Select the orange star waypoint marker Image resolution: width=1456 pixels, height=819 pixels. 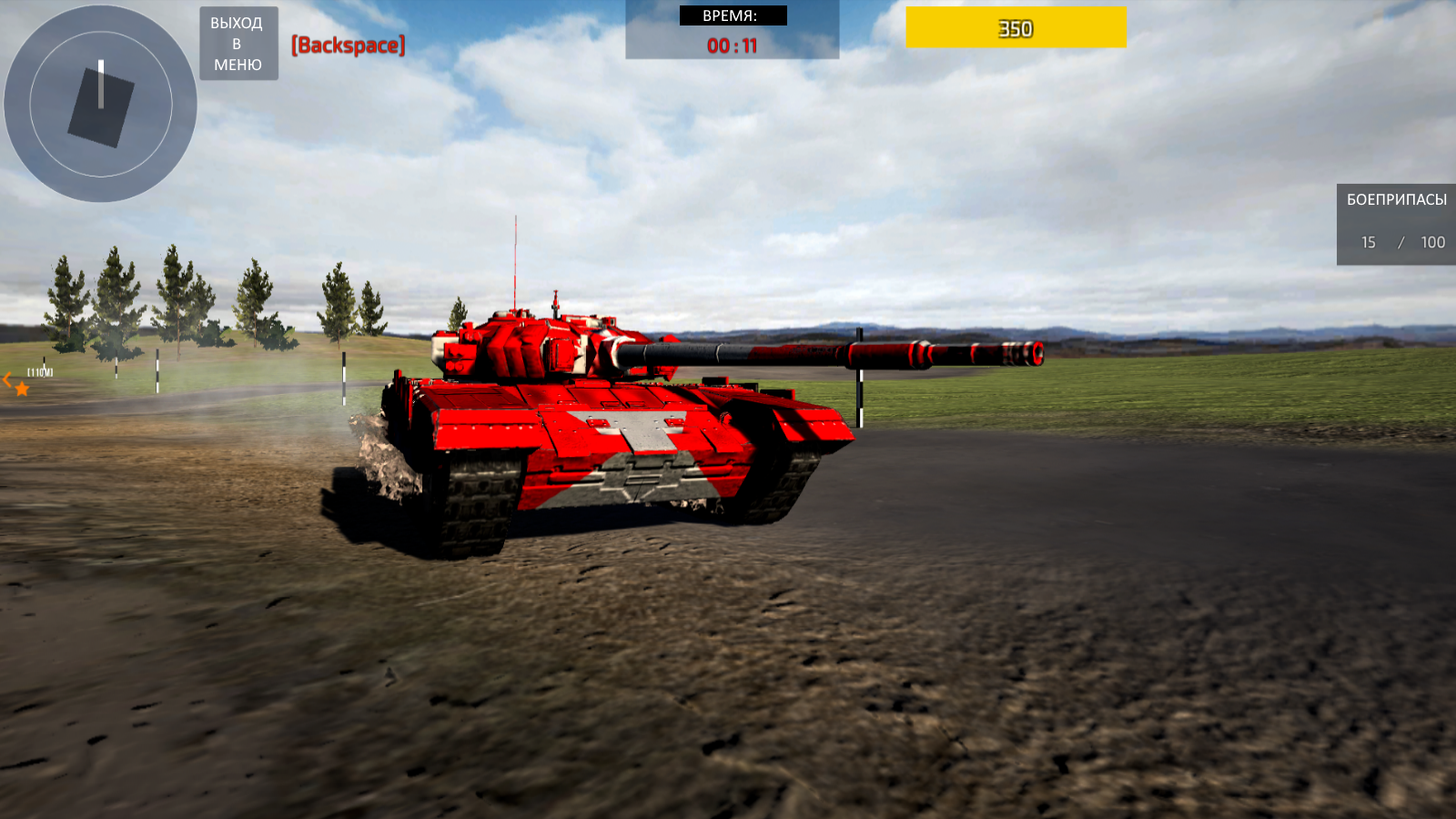21,389
